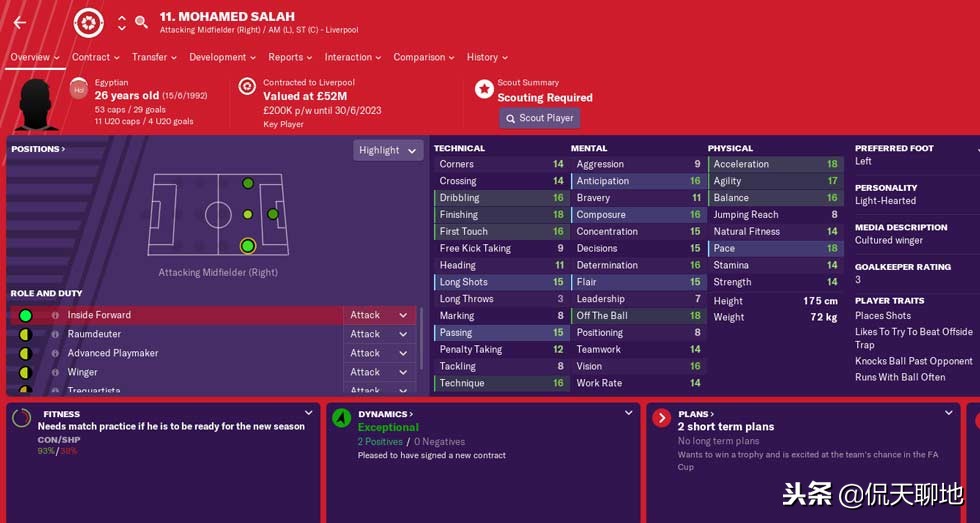Switch to the Overview tab
The width and height of the screenshot is (980, 523).
coord(34,57)
